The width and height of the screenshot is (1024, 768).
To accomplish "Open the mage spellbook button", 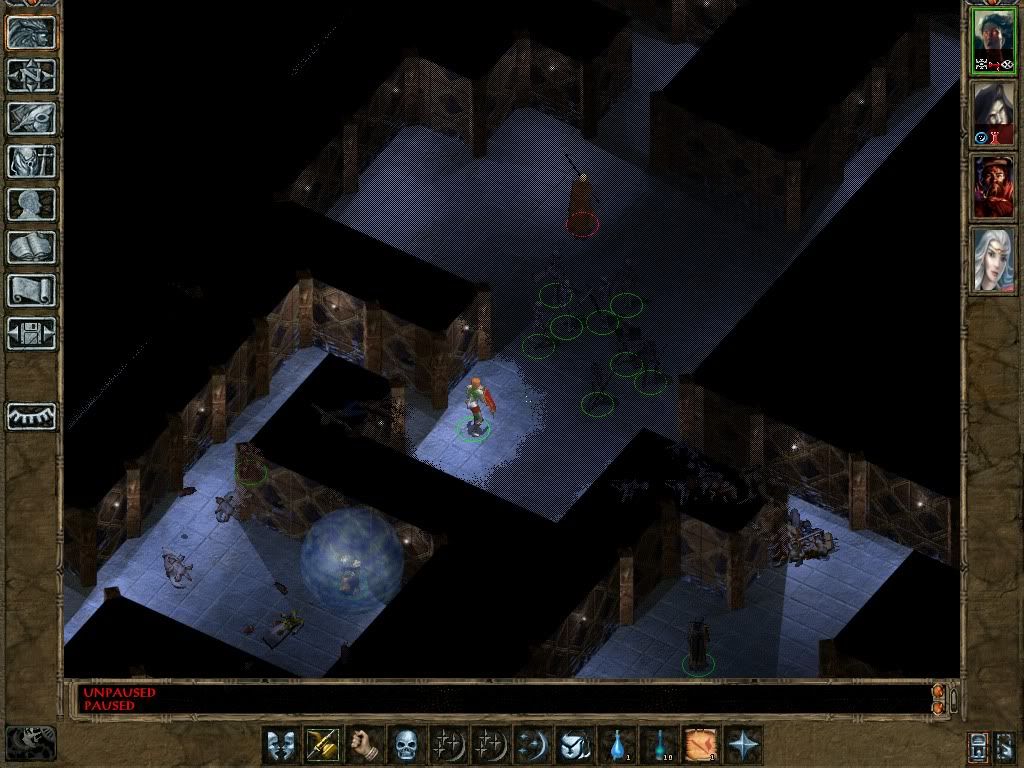I will (x=31, y=247).
